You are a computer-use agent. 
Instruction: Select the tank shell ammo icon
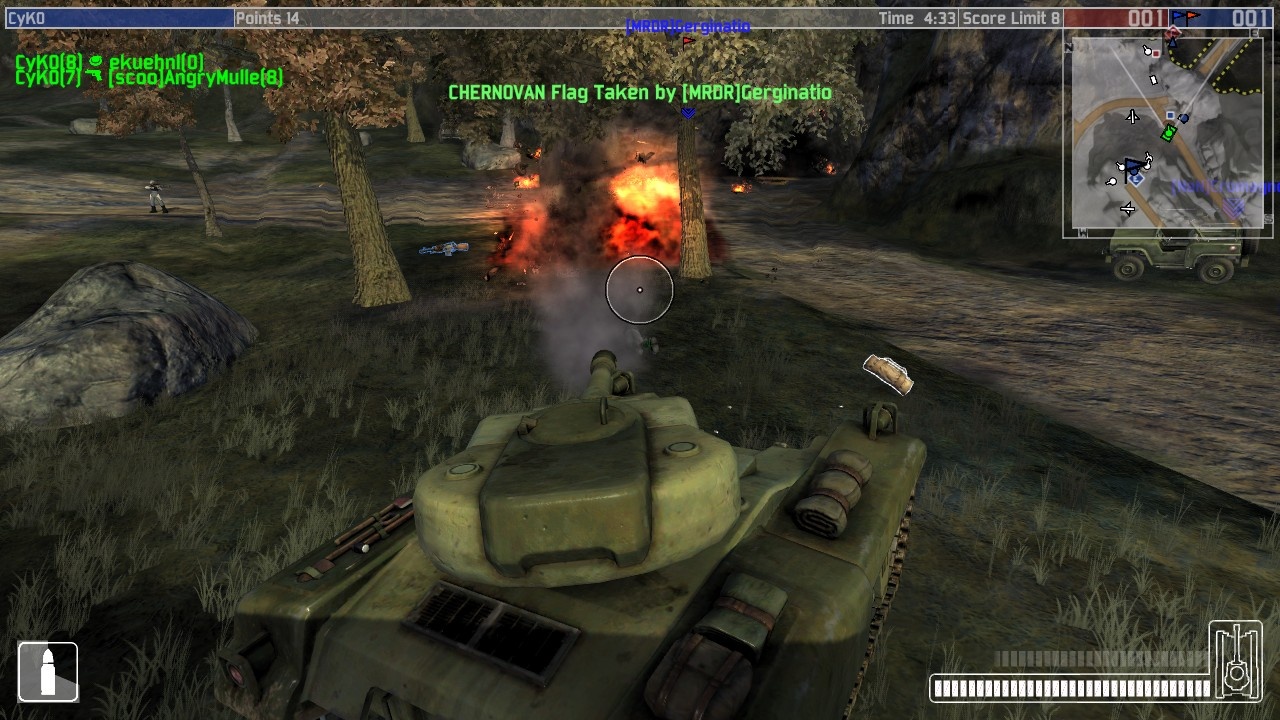(x=47, y=671)
